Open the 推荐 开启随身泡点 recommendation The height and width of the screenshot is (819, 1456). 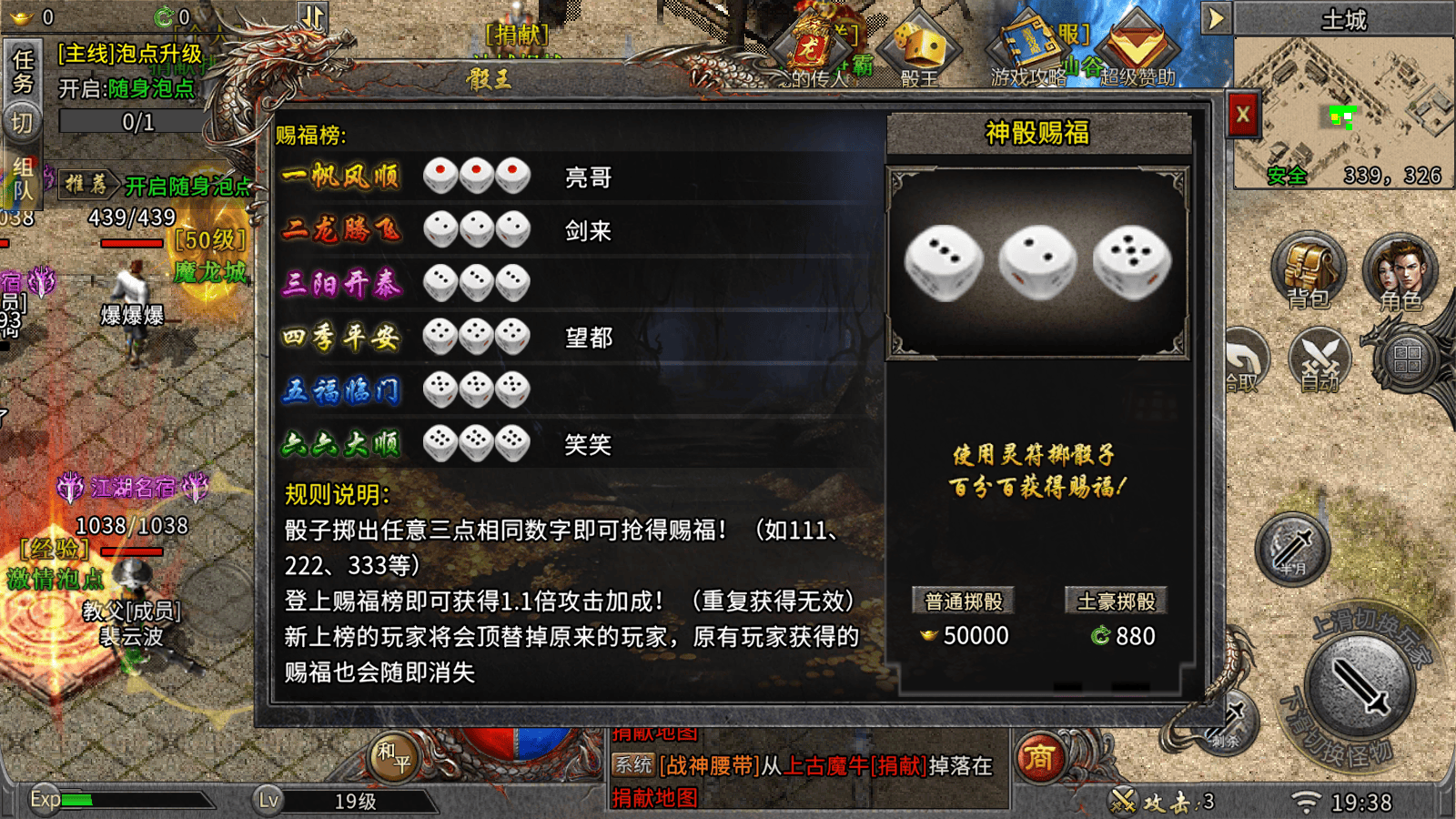click(x=157, y=186)
